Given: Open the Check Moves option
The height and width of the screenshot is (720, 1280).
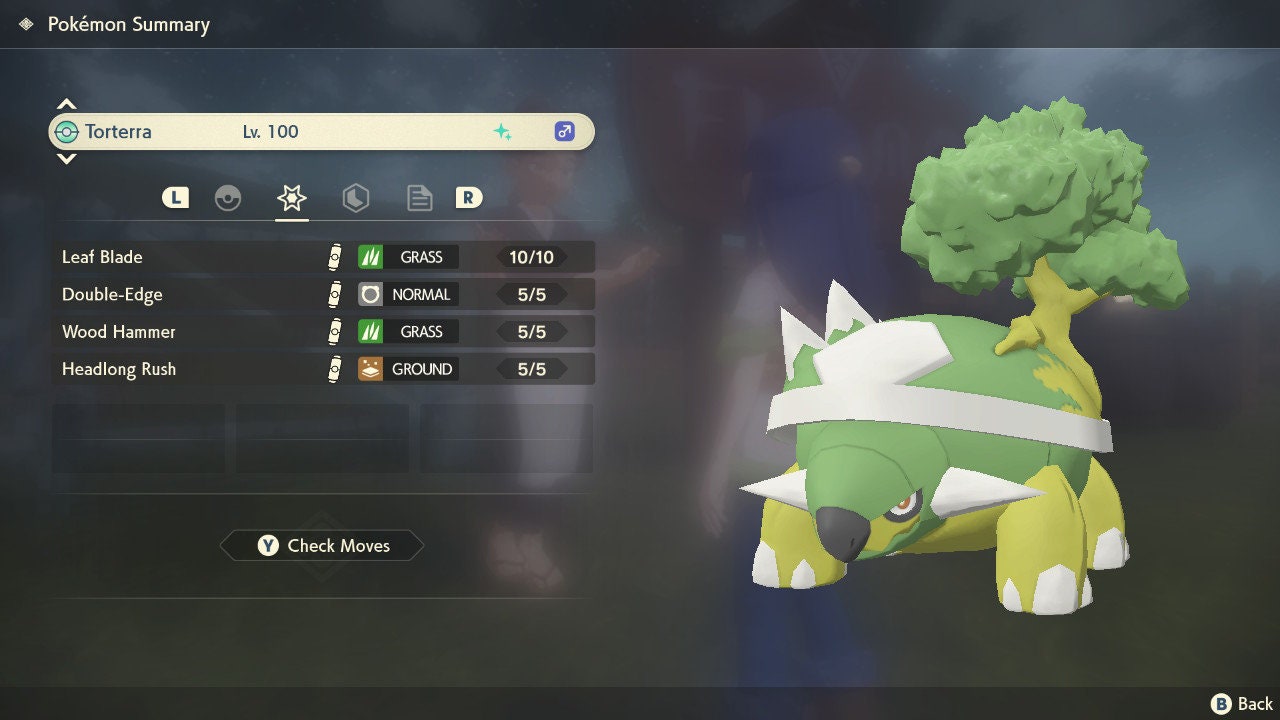Looking at the screenshot, I should [322, 546].
